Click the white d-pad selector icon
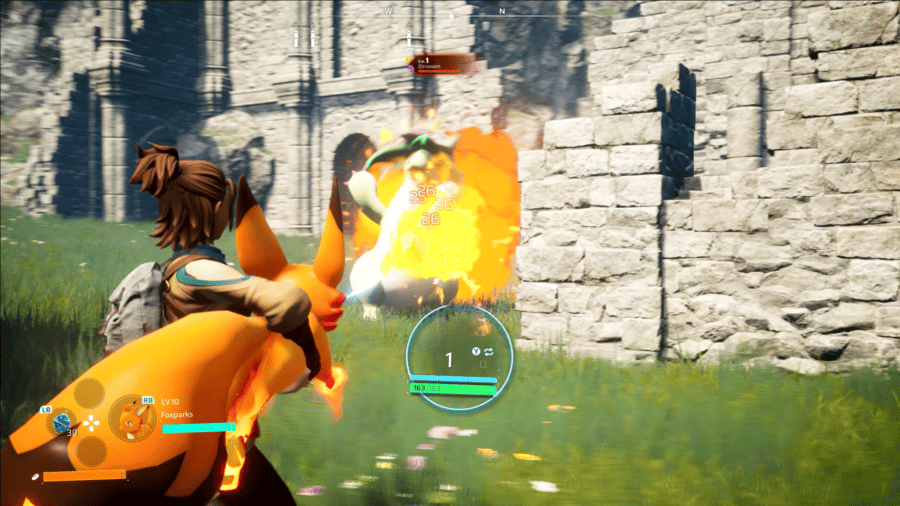This screenshot has height=506, width=900. coord(91,422)
